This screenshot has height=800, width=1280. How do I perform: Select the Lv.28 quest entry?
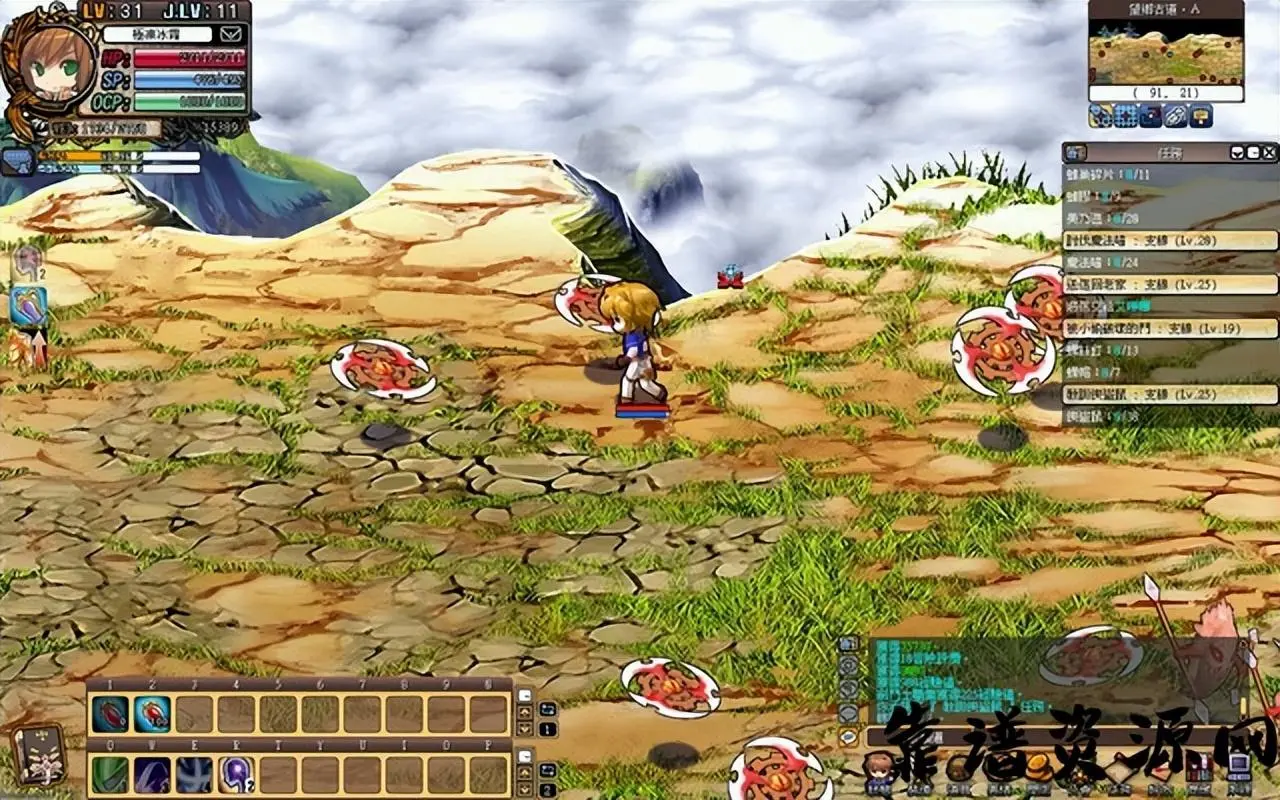(1170, 240)
